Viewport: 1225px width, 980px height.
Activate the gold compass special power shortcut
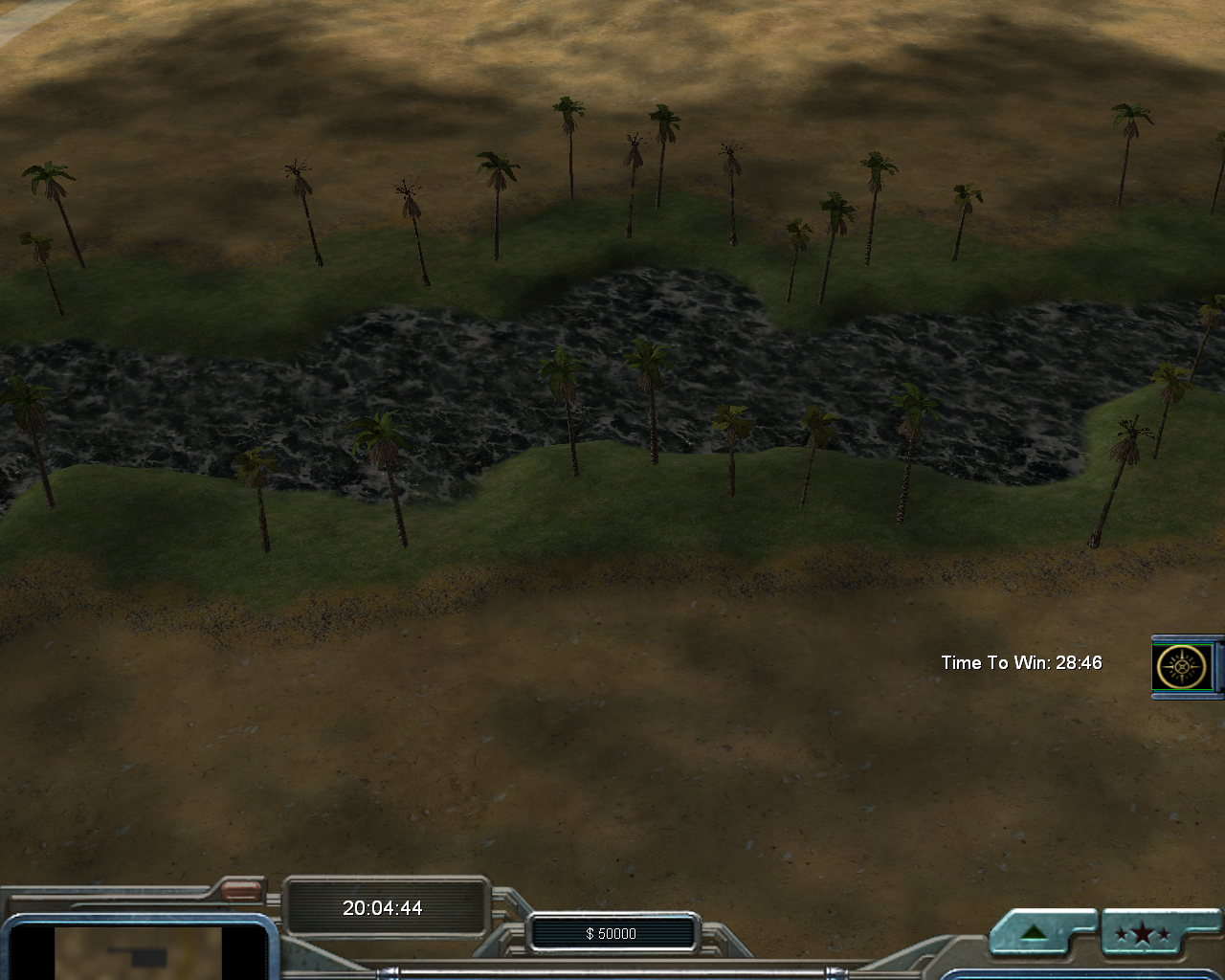click(1185, 666)
